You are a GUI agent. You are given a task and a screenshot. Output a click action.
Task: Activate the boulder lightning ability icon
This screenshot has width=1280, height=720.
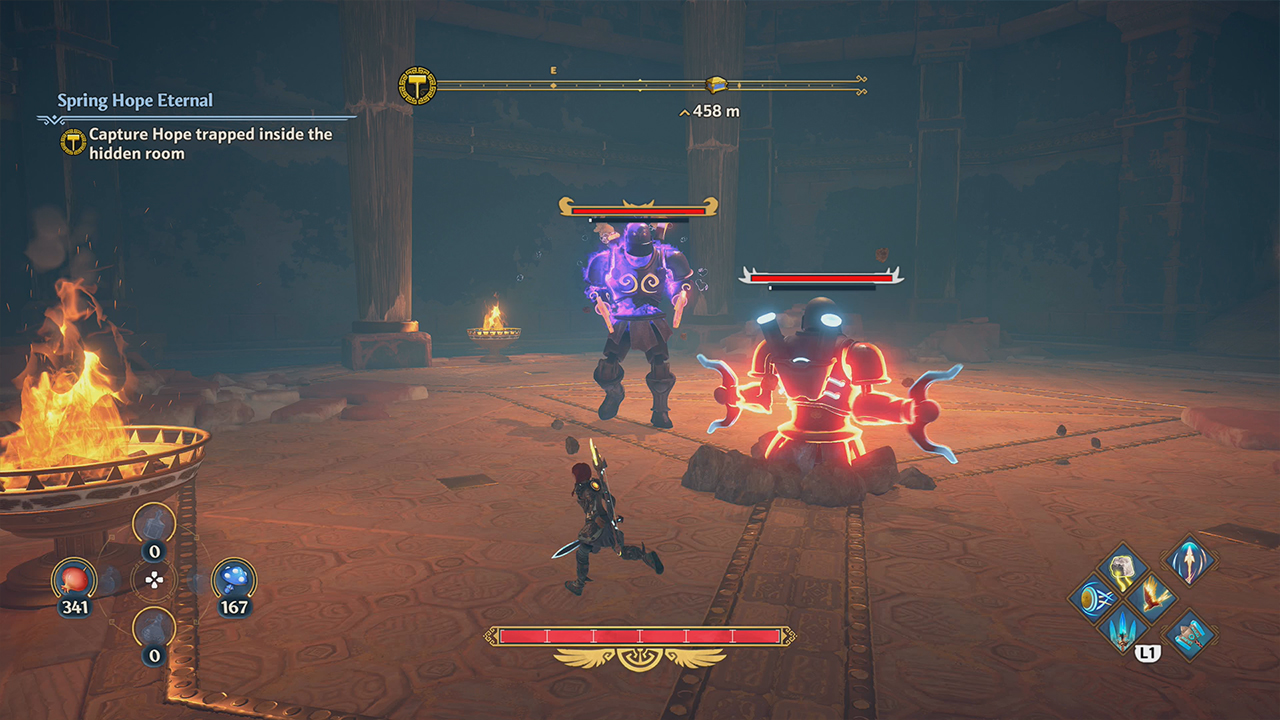click(1121, 565)
